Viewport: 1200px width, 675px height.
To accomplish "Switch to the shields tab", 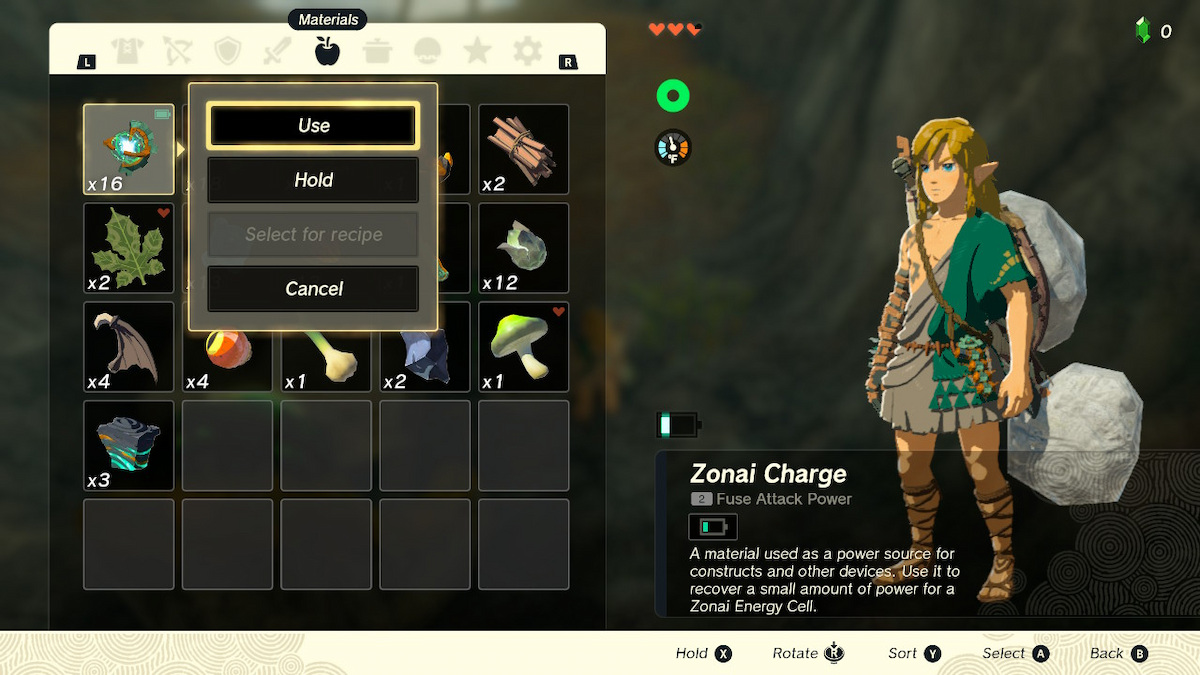I will (228, 52).
